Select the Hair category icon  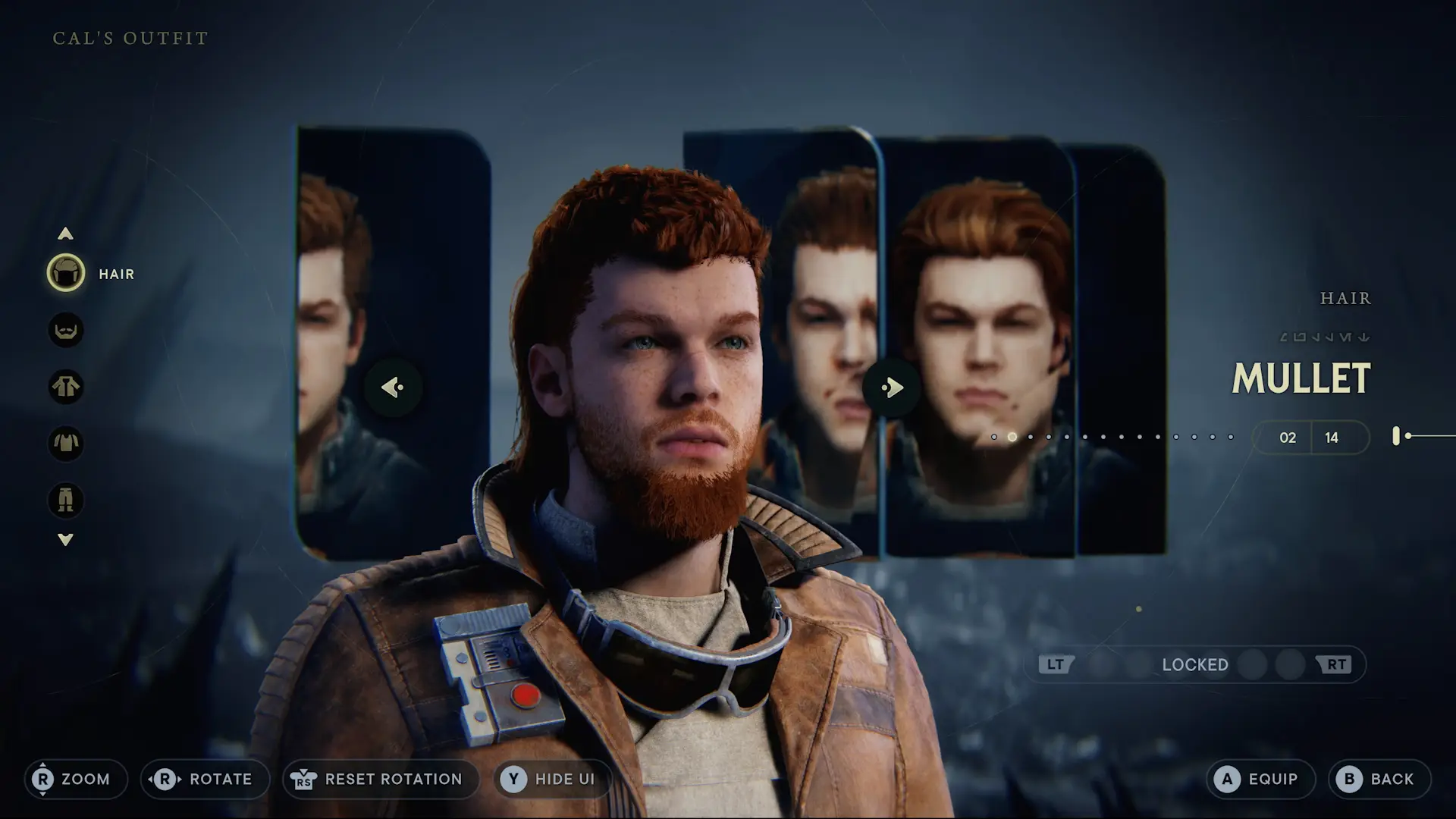66,275
